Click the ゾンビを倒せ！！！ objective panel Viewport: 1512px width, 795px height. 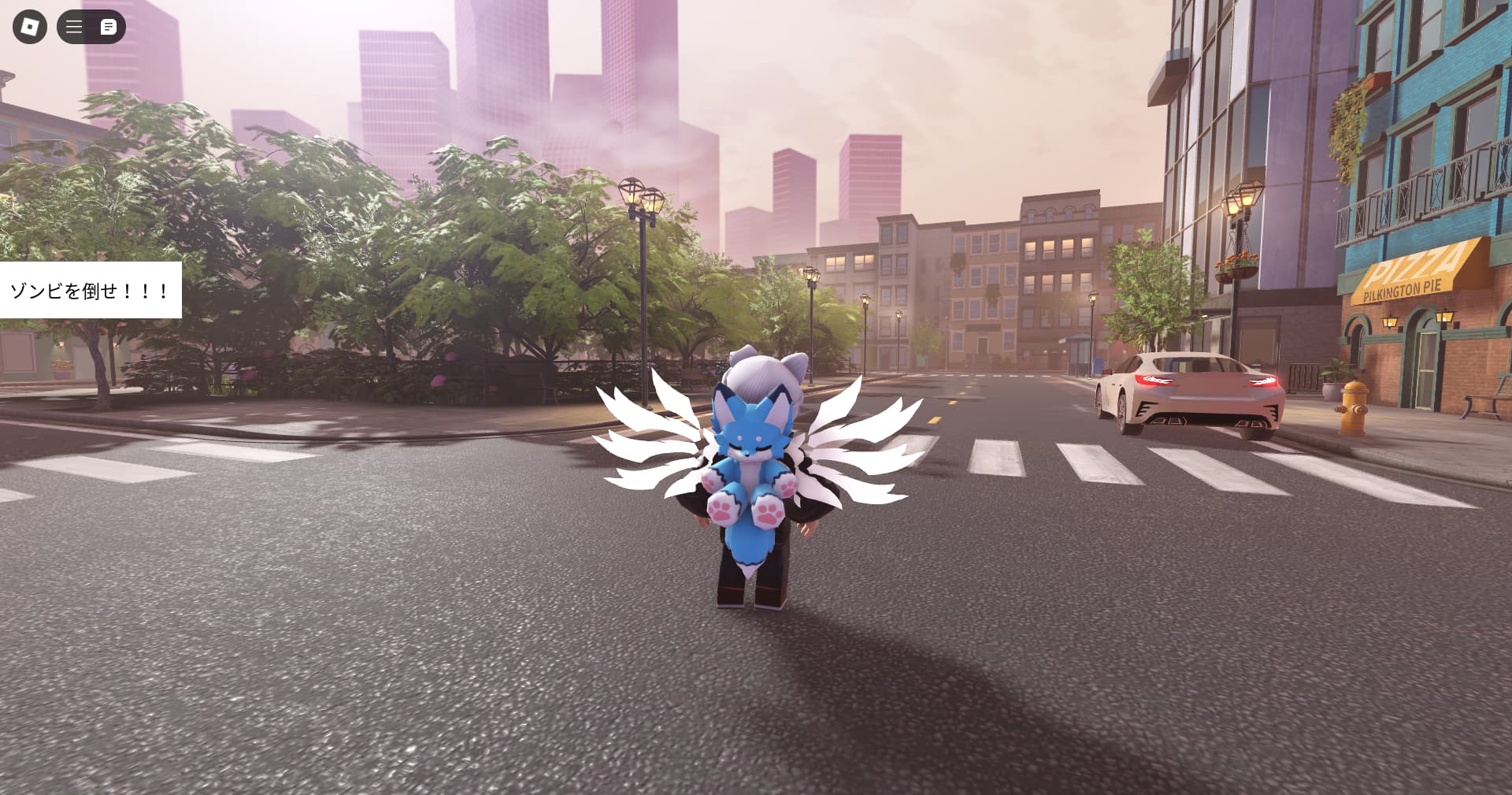(90, 290)
